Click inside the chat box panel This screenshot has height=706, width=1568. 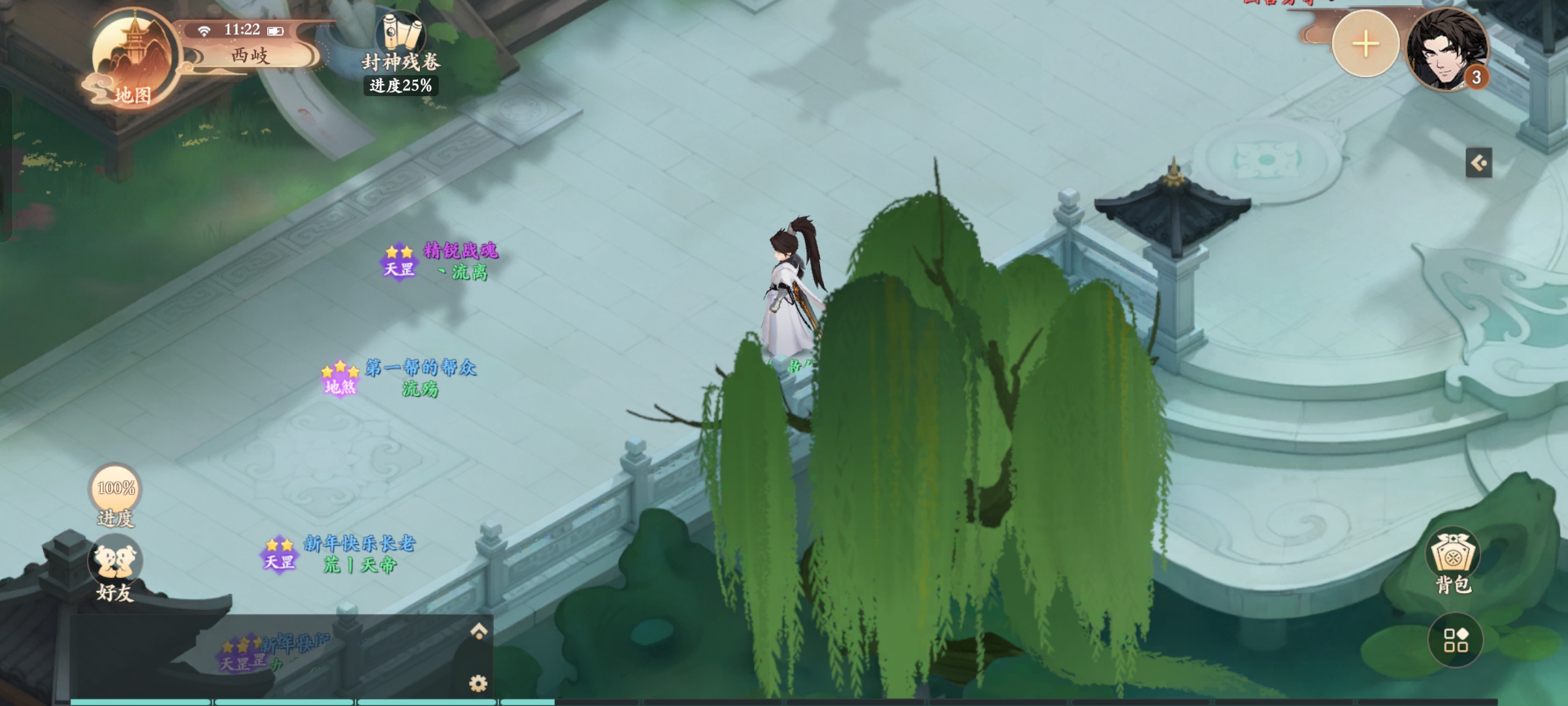pos(274,657)
